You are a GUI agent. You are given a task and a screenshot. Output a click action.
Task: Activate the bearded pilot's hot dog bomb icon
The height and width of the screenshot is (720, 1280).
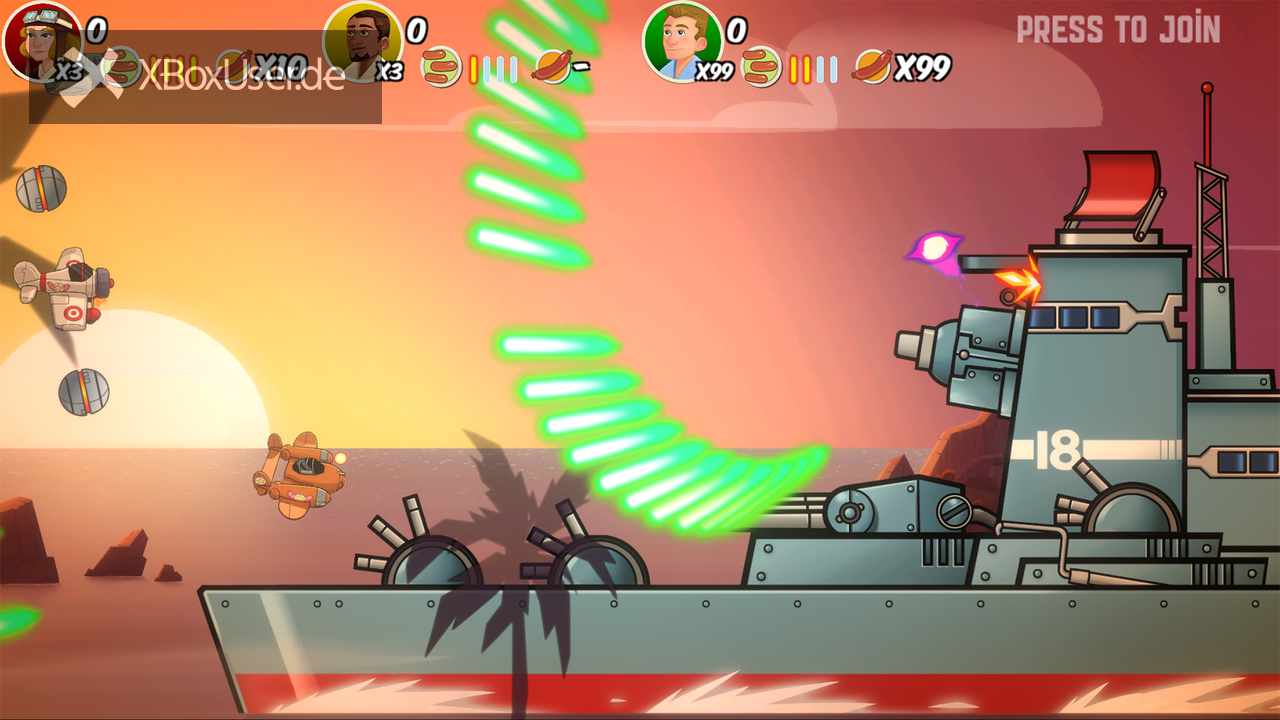(x=552, y=67)
